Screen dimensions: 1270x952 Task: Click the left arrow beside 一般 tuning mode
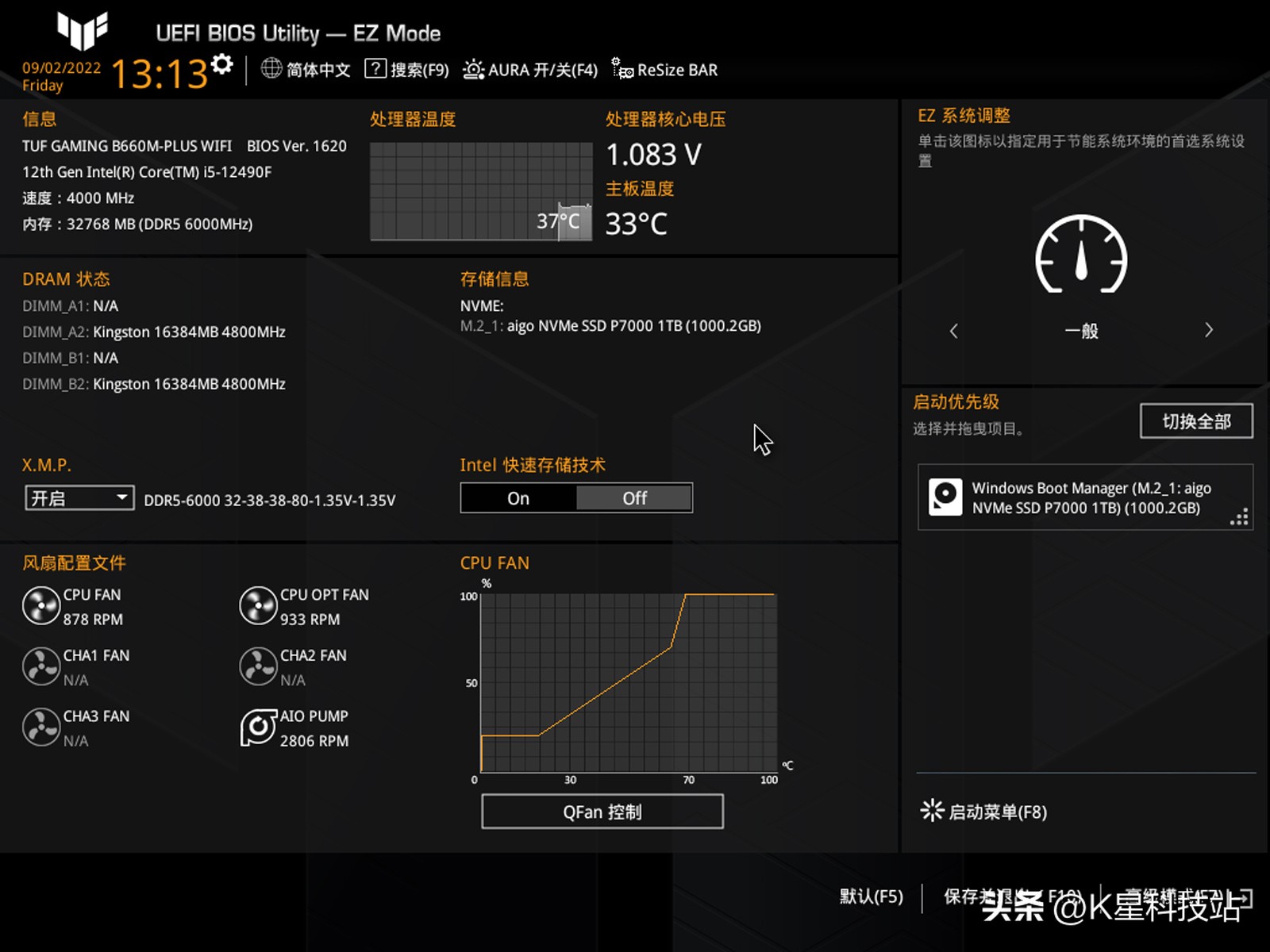coord(953,329)
